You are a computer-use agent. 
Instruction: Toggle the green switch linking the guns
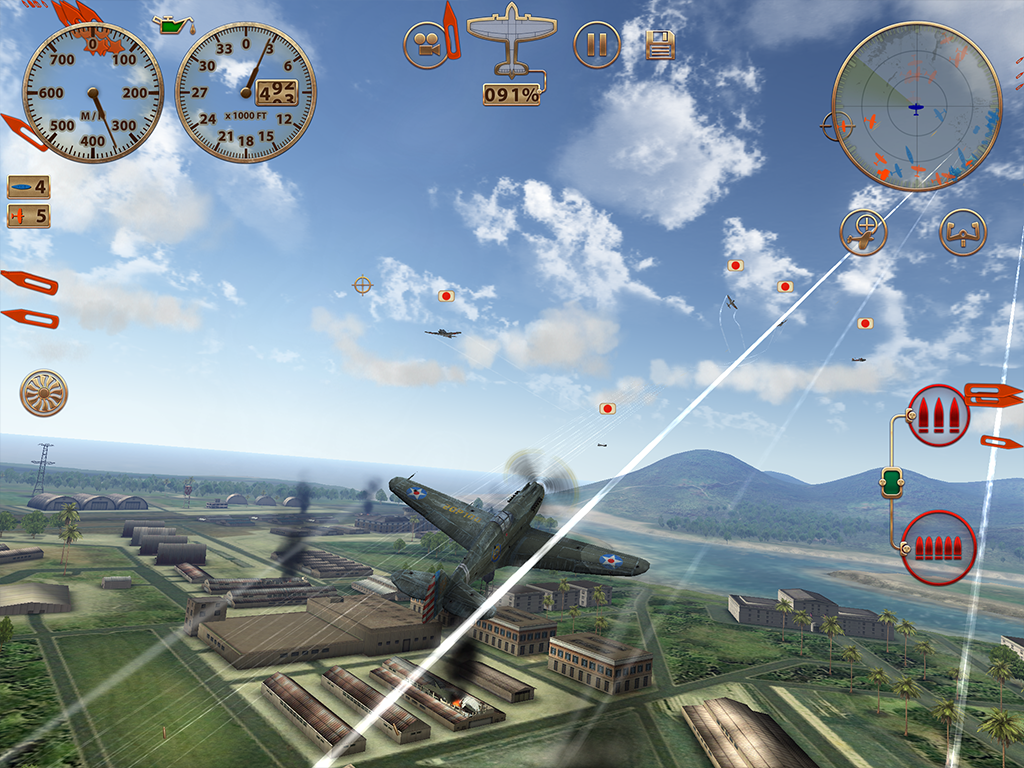coord(891,482)
